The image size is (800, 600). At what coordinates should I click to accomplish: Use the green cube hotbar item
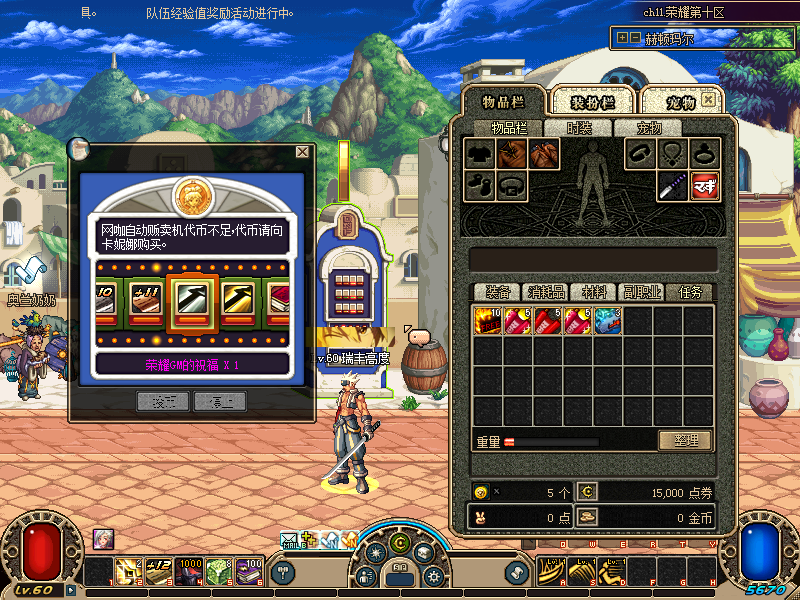219,571
